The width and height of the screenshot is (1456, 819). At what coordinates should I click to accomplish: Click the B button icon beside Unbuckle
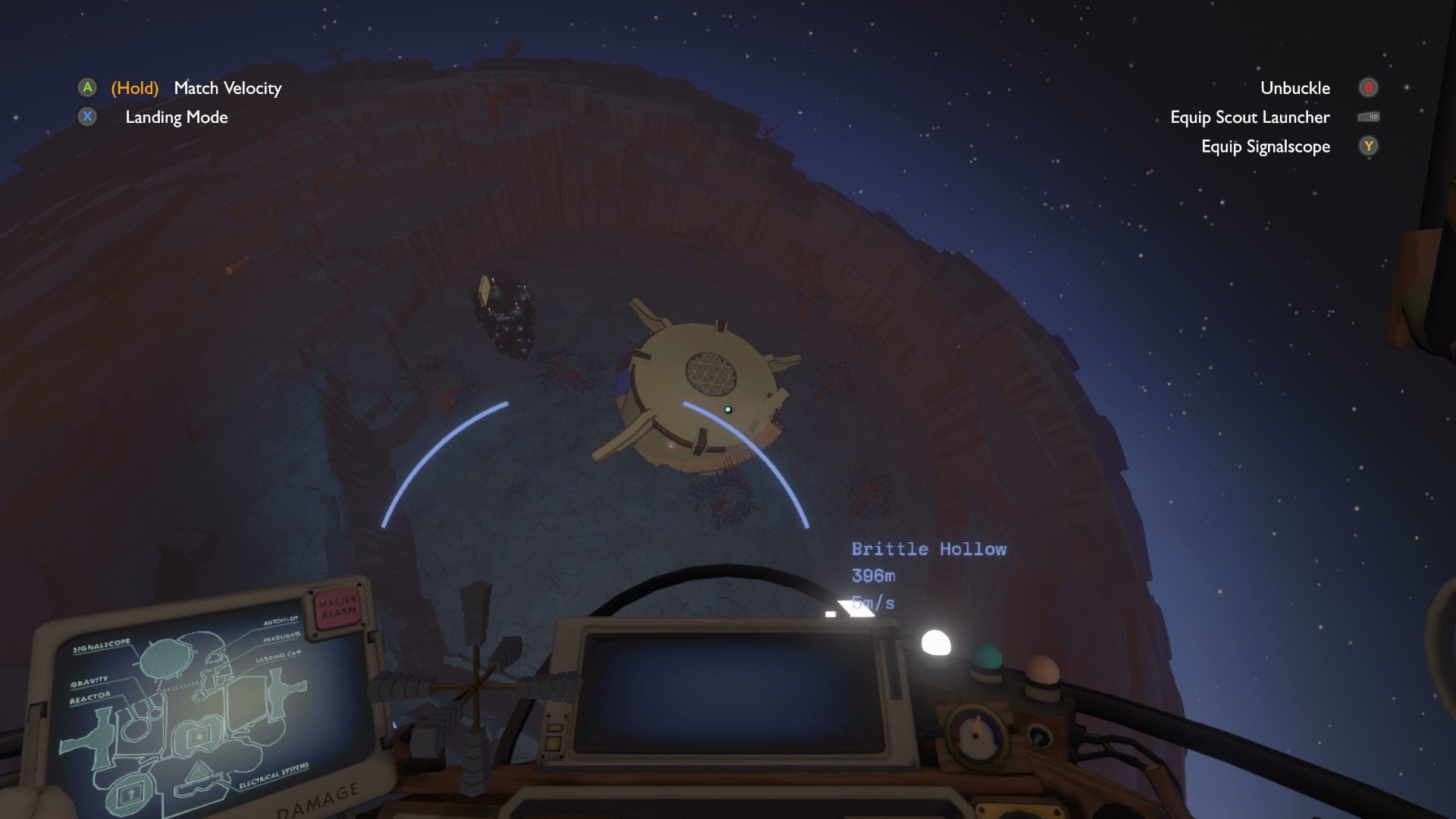pos(1368,88)
